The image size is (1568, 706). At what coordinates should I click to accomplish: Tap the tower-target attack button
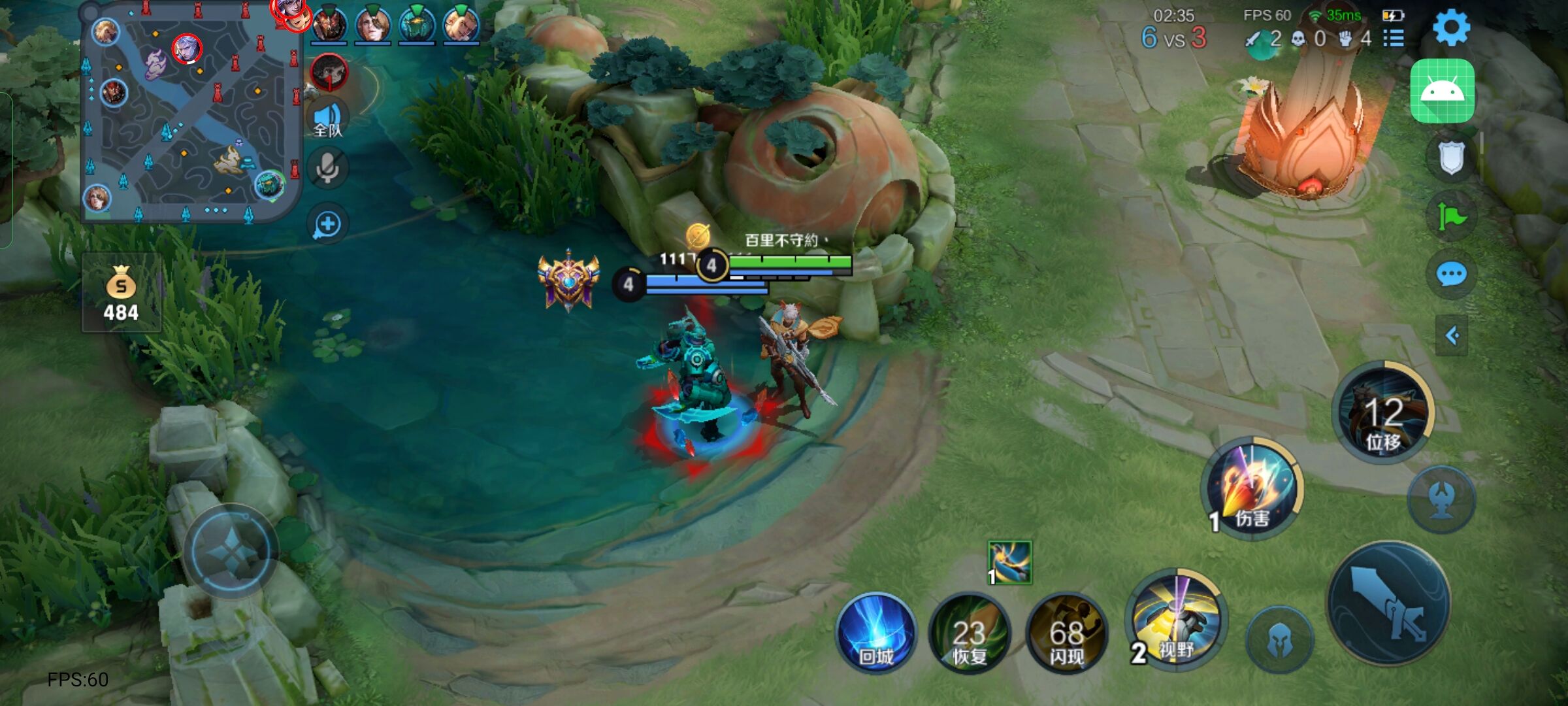pos(1441,500)
